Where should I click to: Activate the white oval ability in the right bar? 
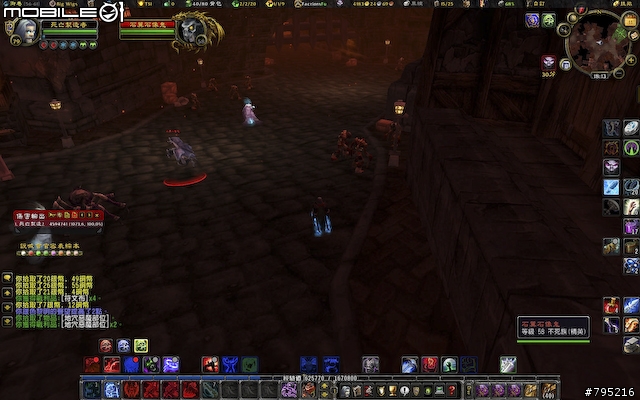coord(631,128)
